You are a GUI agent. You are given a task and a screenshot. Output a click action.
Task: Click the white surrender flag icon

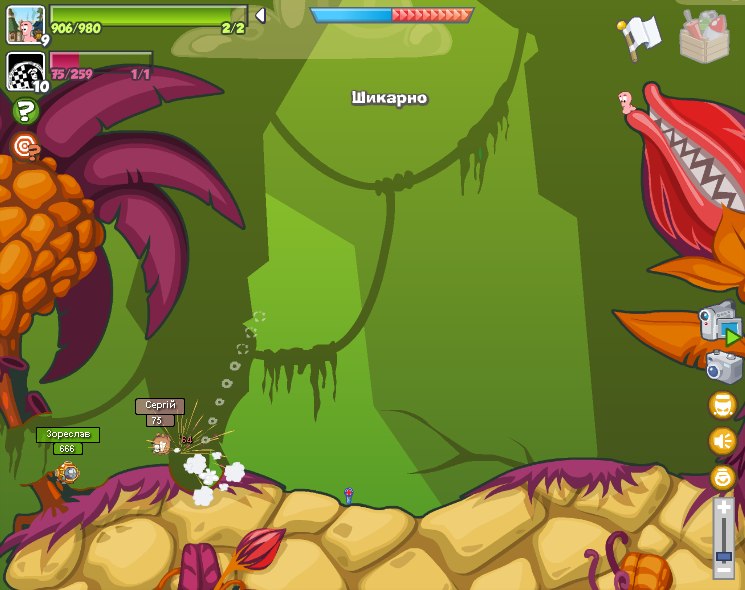[638, 38]
